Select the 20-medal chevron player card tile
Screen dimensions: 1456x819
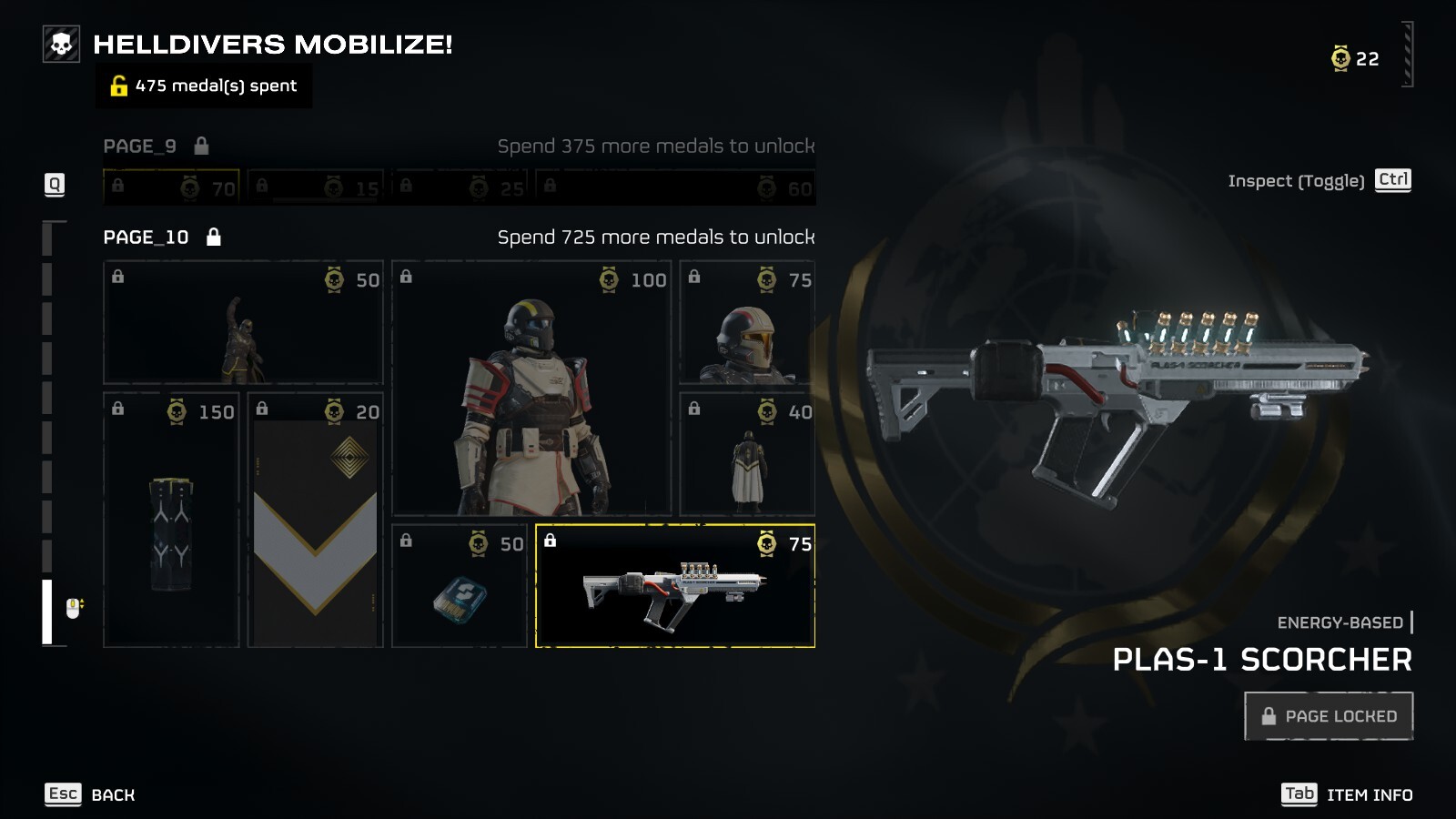315,520
